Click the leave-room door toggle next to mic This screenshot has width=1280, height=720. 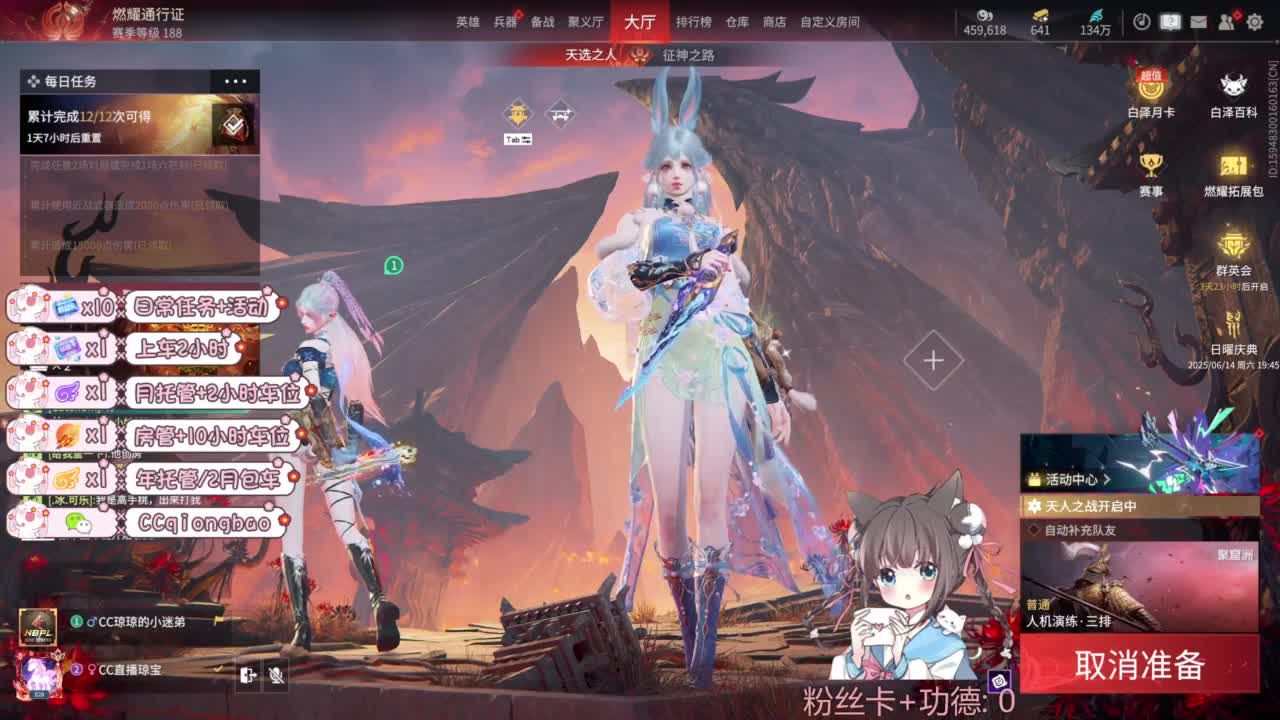[248, 674]
